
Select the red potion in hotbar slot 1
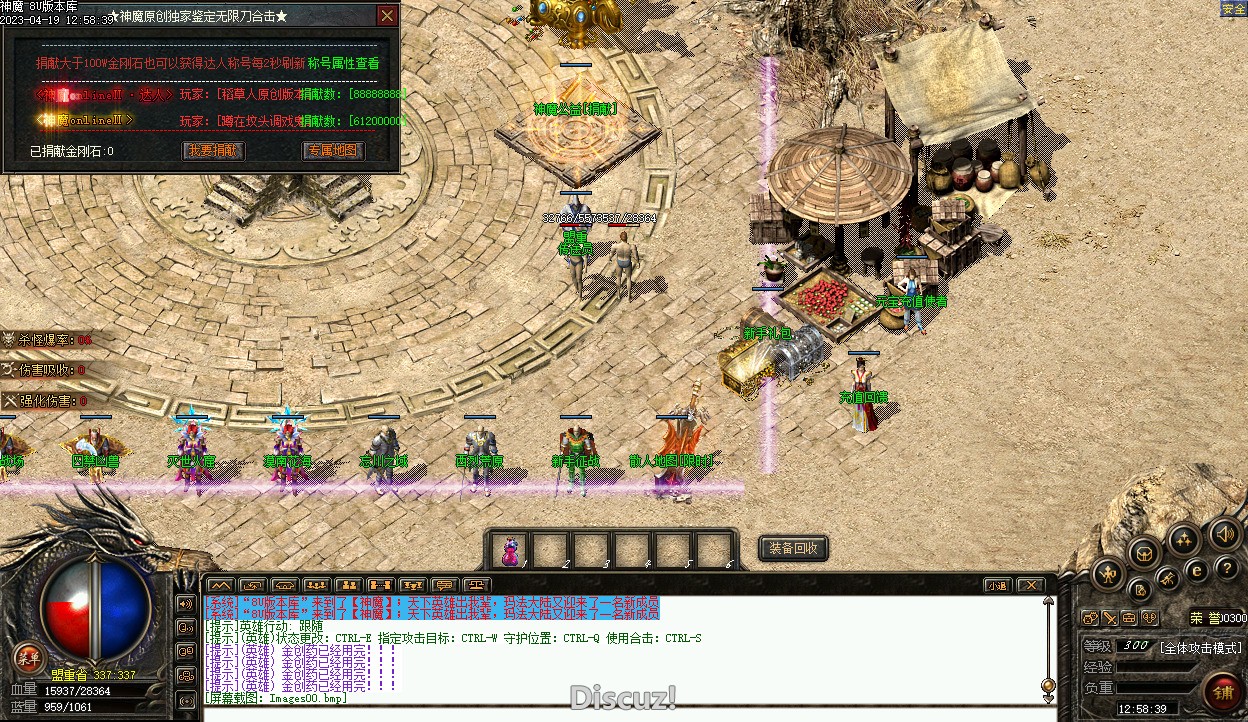(x=510, y=551)
